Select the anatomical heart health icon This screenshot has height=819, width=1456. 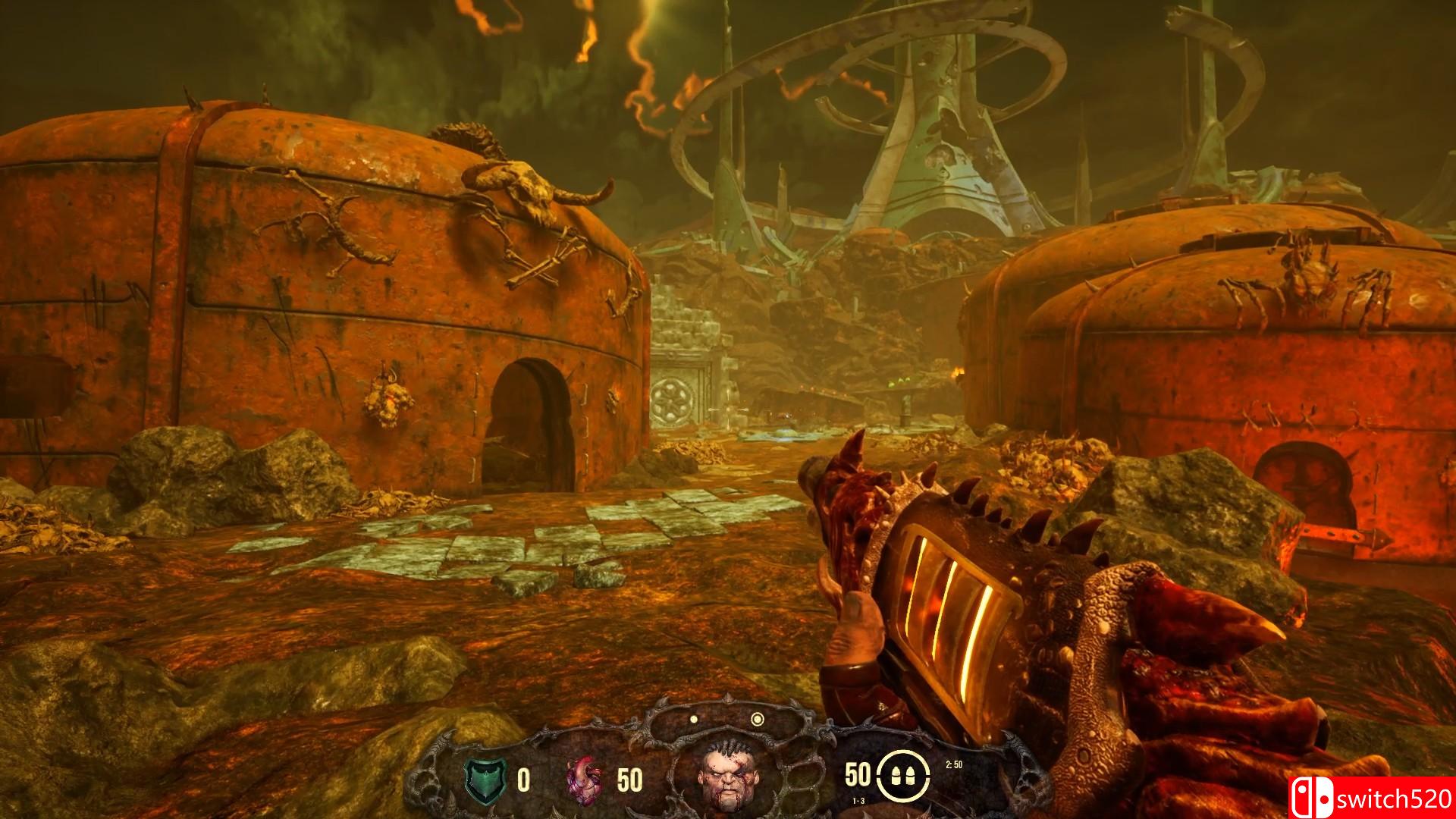585,779
